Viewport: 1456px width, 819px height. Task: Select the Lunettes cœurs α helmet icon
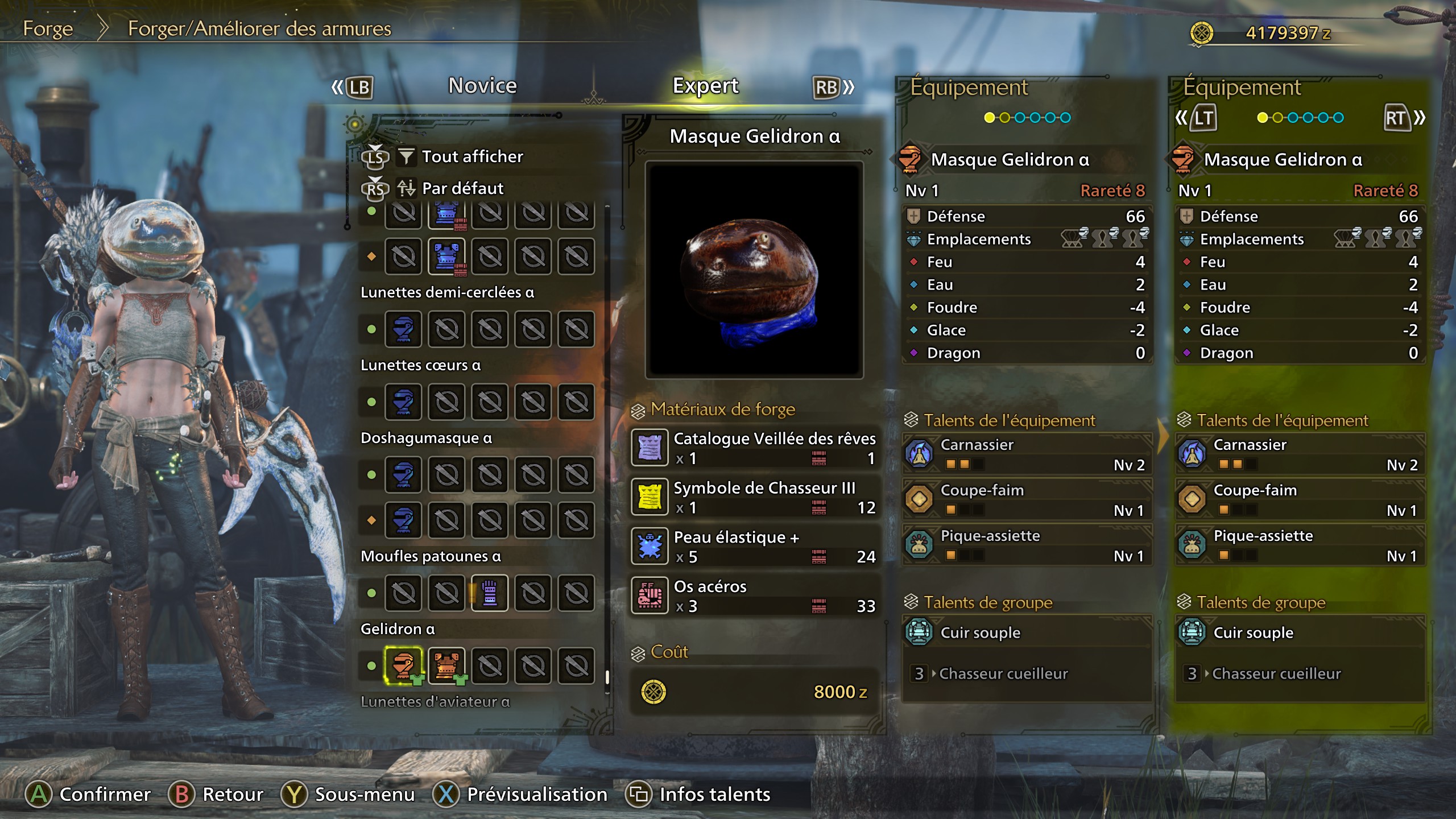(x=404, y=402)
